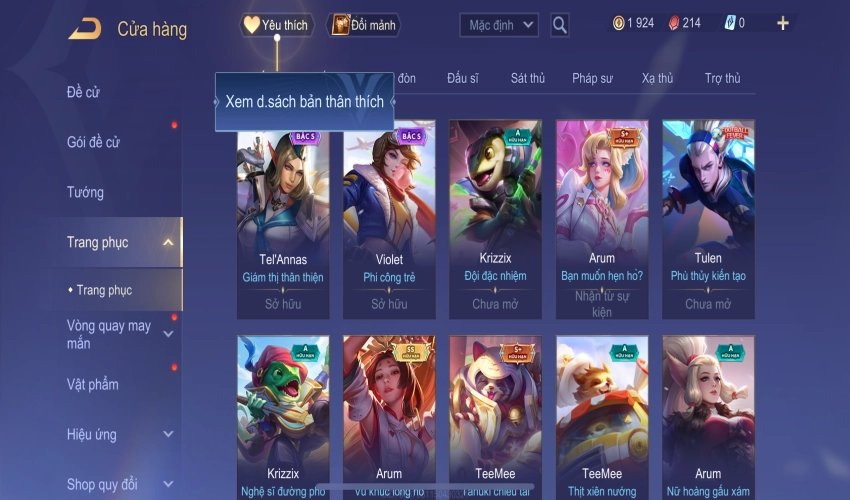This screenshot has width=850, height=500.
Task: Switch to the Sát thủ tab
Action: pyautogui.click(x=527, y=78)
